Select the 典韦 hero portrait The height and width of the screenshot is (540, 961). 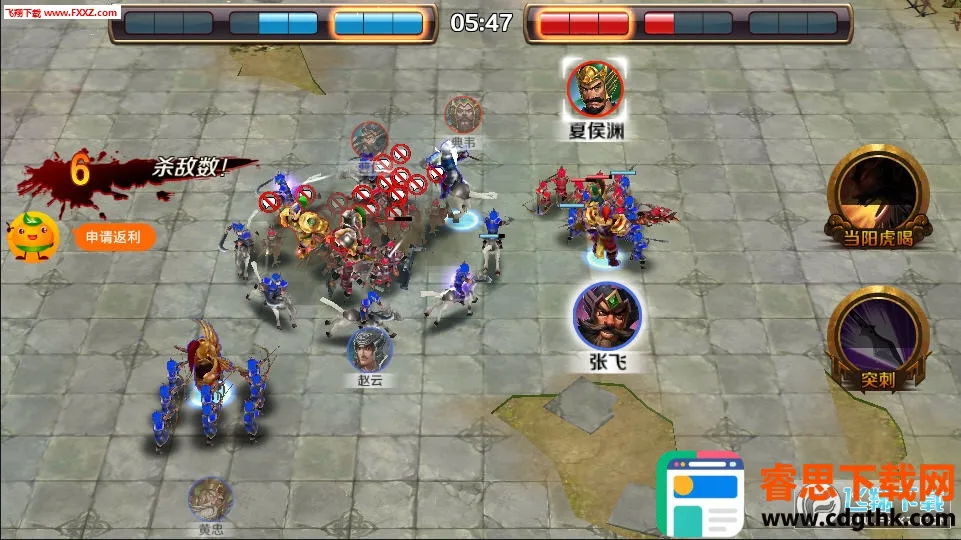463,115
